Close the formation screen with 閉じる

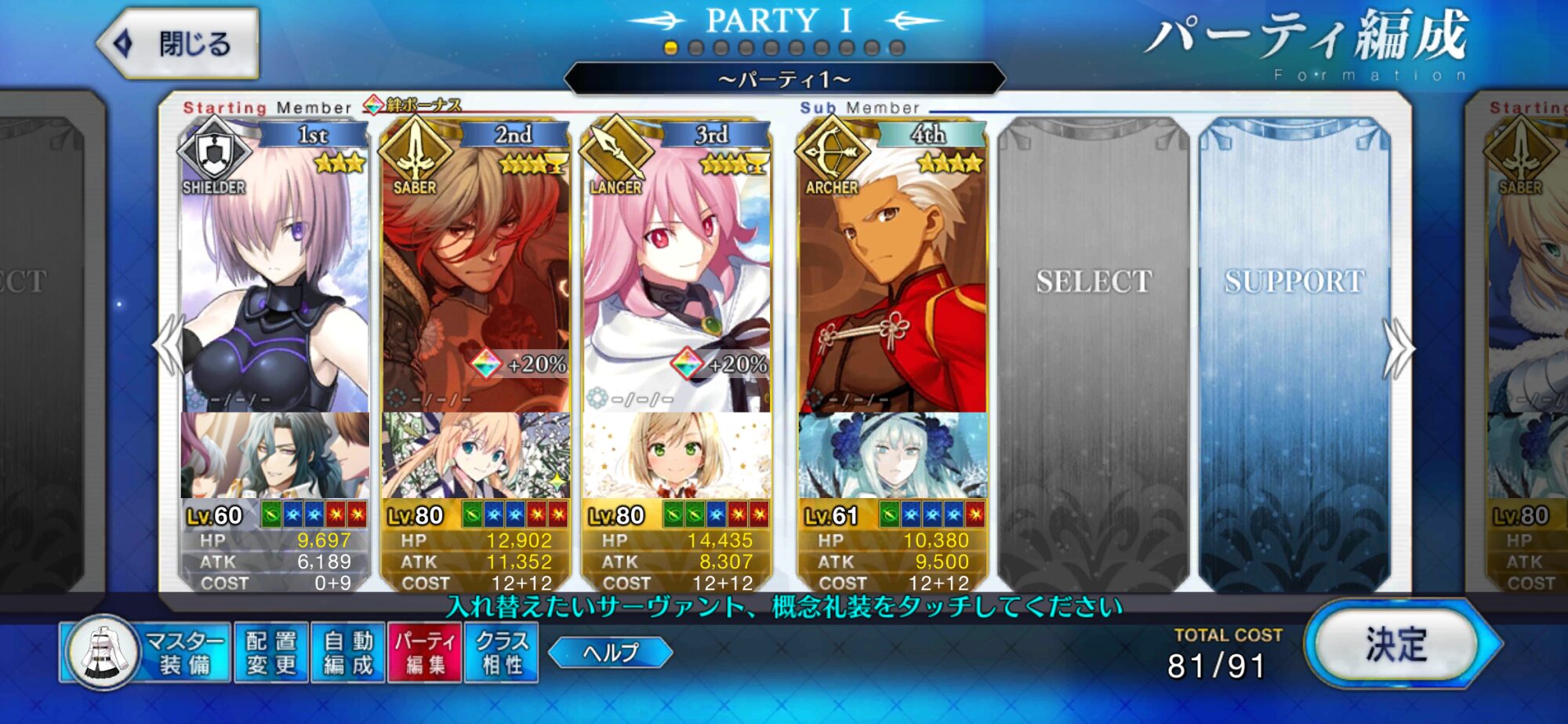point(180,44)
